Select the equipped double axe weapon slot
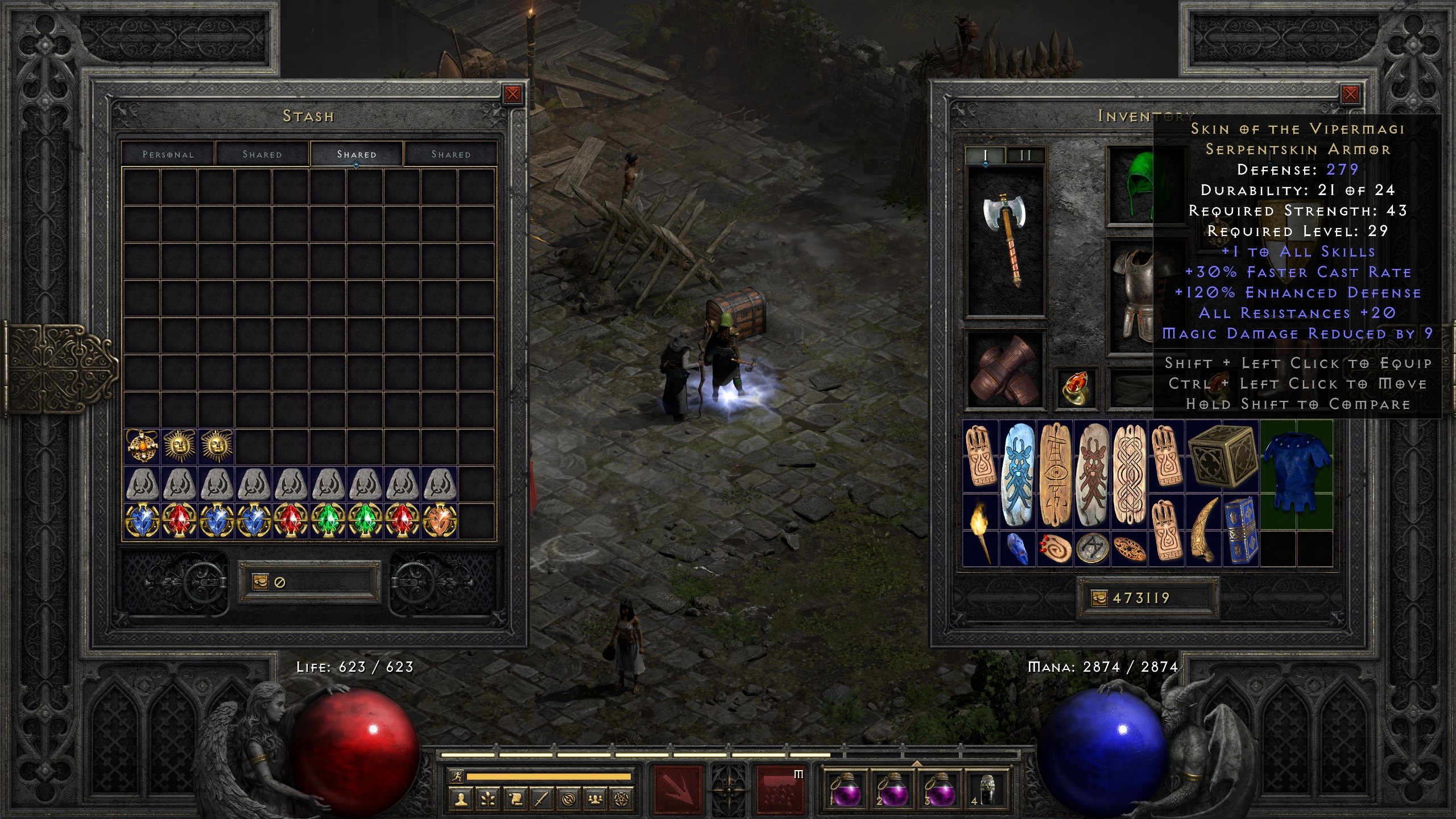 coord(1006,241)
